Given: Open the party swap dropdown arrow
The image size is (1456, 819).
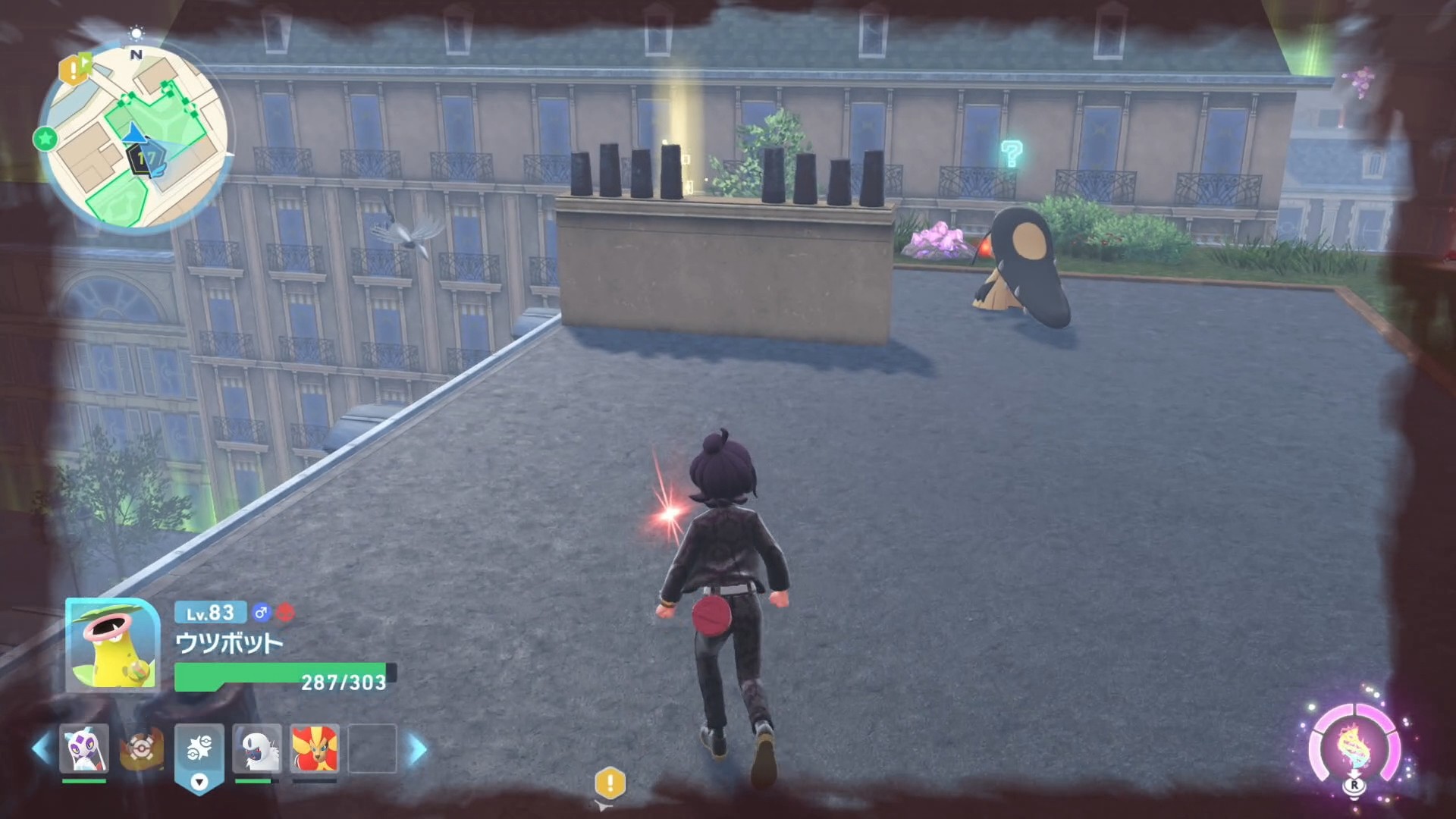Looking at the screenshot, I should tap(199, 782).
